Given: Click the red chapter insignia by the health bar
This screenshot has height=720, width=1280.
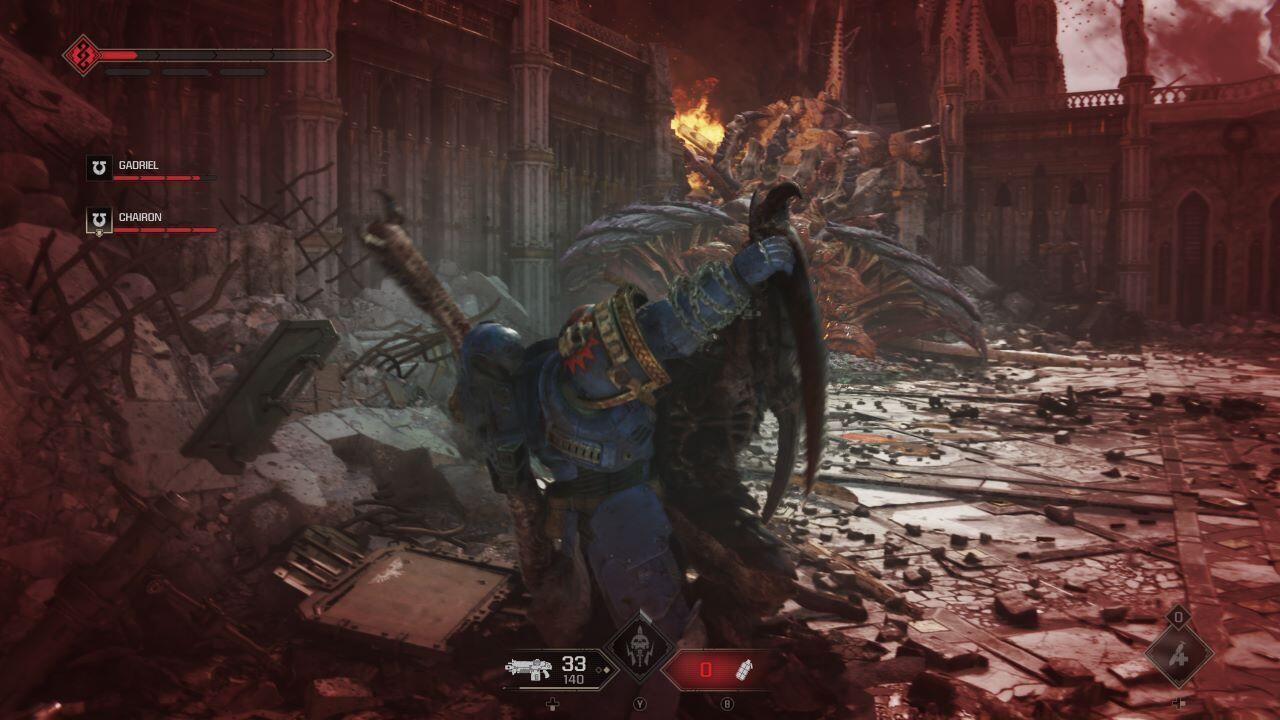Looking at the screenshot, I should (x=79, y=52).
